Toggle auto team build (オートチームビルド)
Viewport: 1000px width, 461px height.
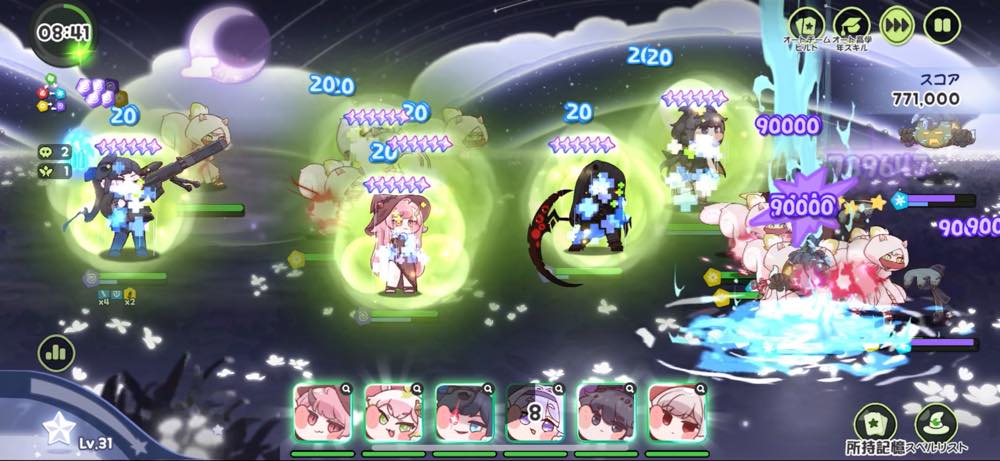(808, 24)
